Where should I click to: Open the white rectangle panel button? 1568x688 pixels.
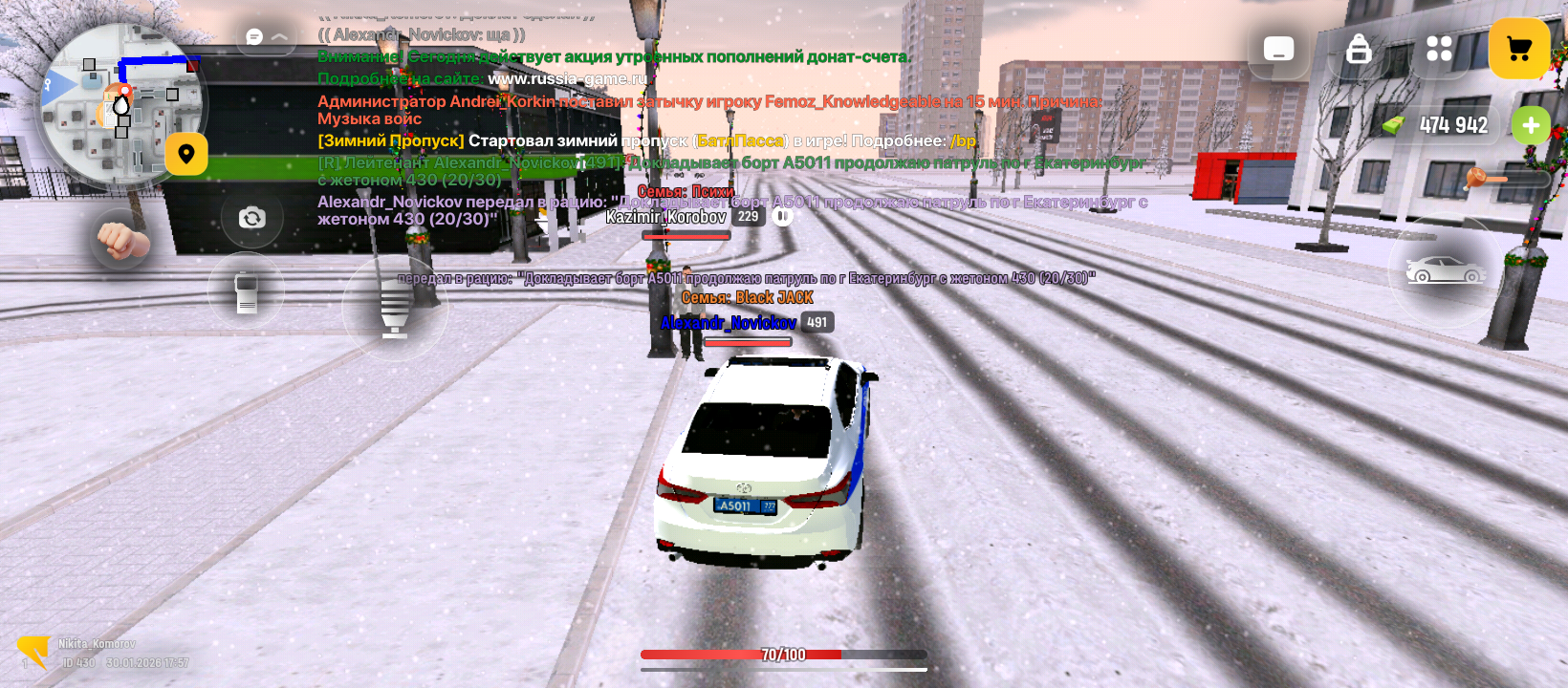pos(1278,49)
